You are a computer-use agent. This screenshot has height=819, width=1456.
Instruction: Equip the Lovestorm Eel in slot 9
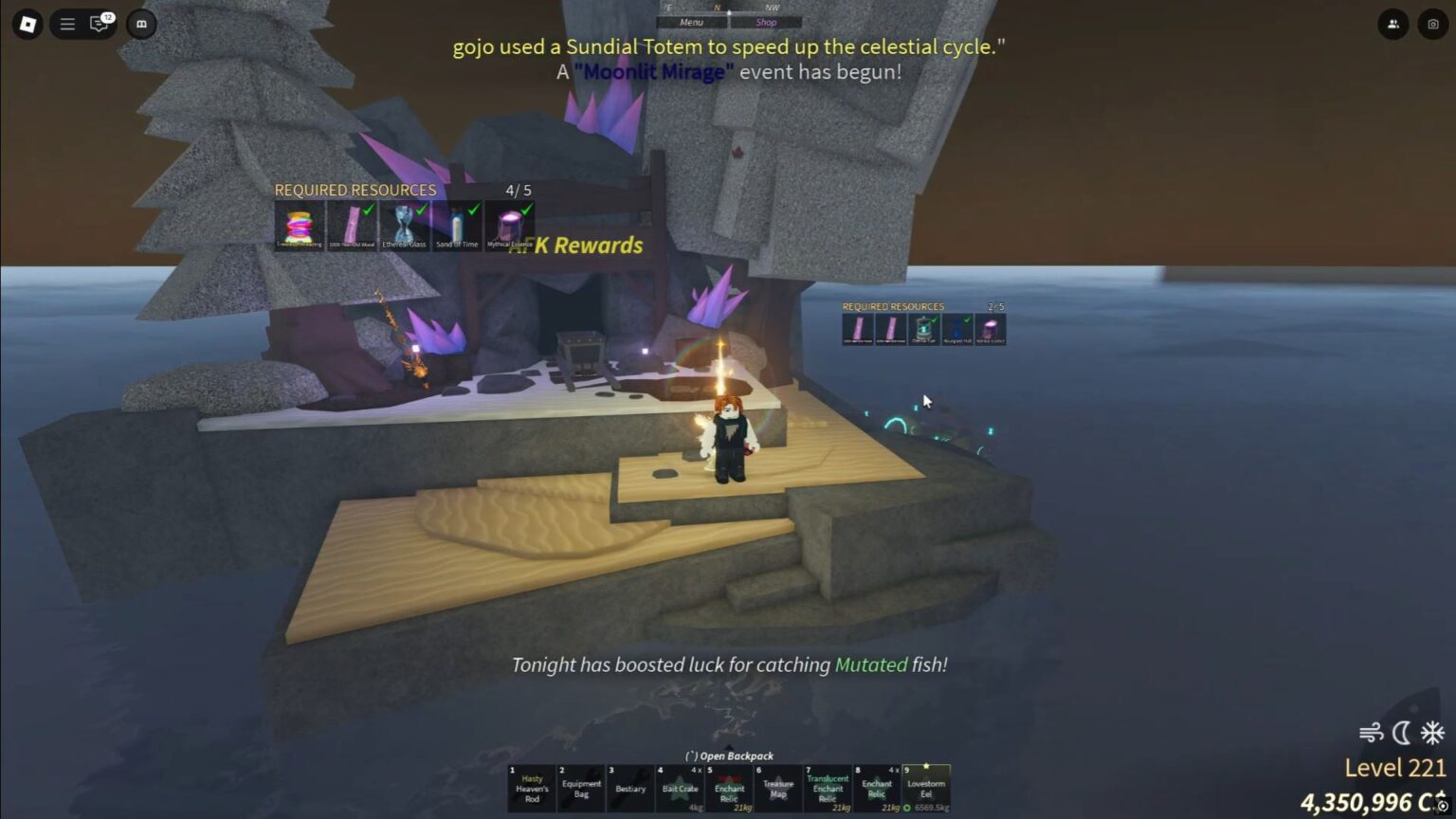[926, 788]
